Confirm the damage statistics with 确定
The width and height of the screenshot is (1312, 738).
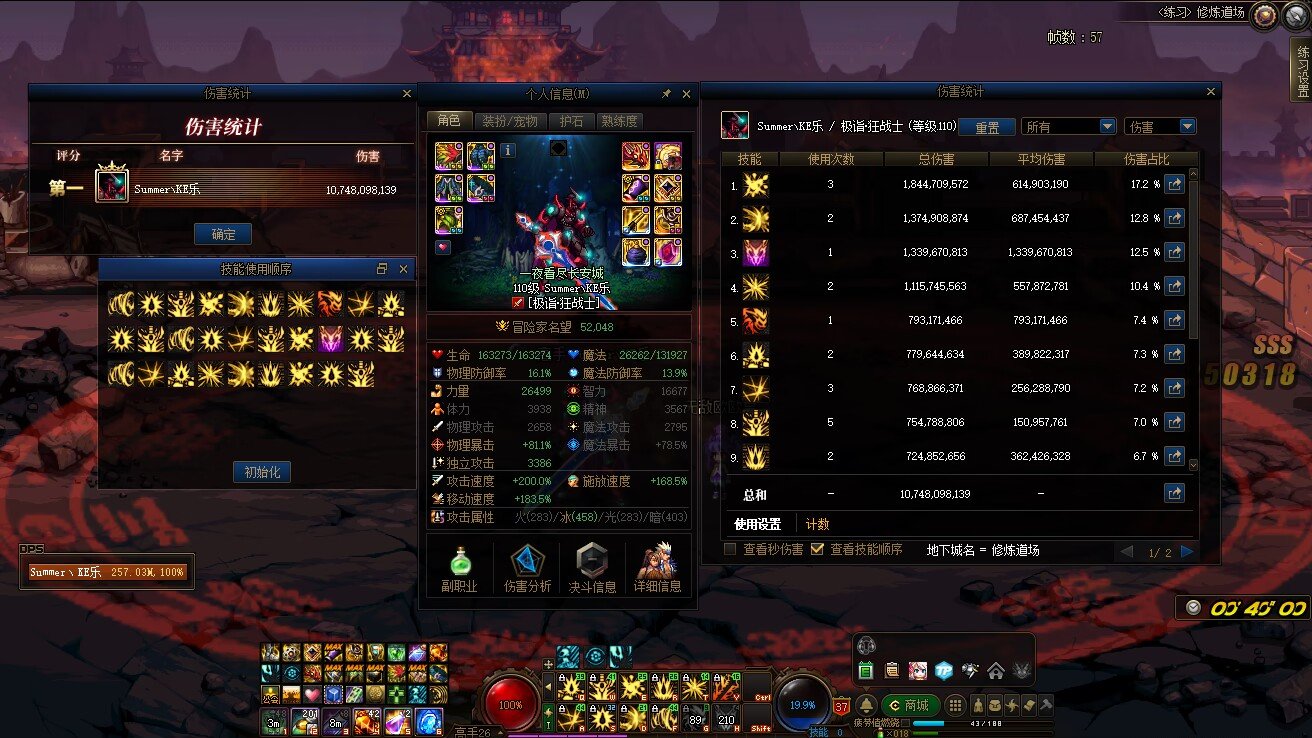[x=223, y=234]
